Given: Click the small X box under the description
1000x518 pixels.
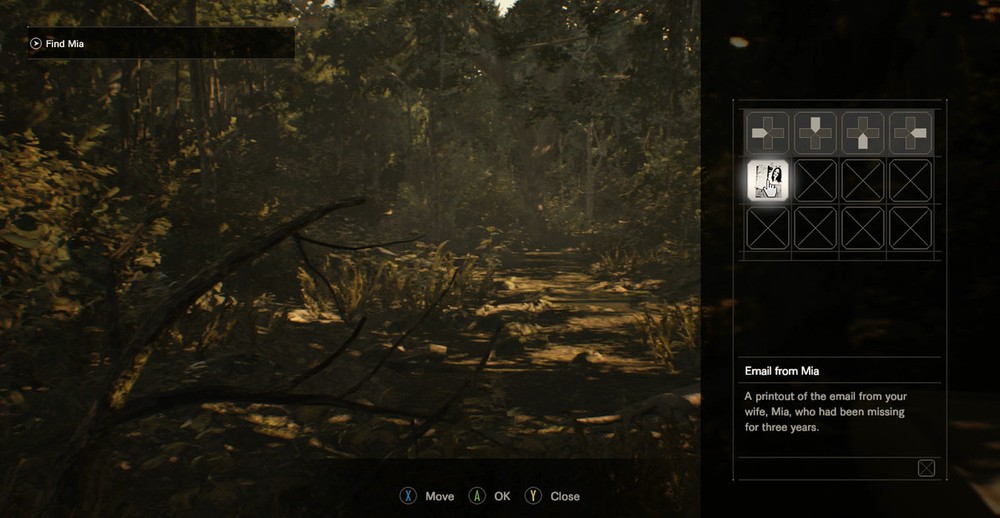Looking at the screenshot, I should 926,468.
